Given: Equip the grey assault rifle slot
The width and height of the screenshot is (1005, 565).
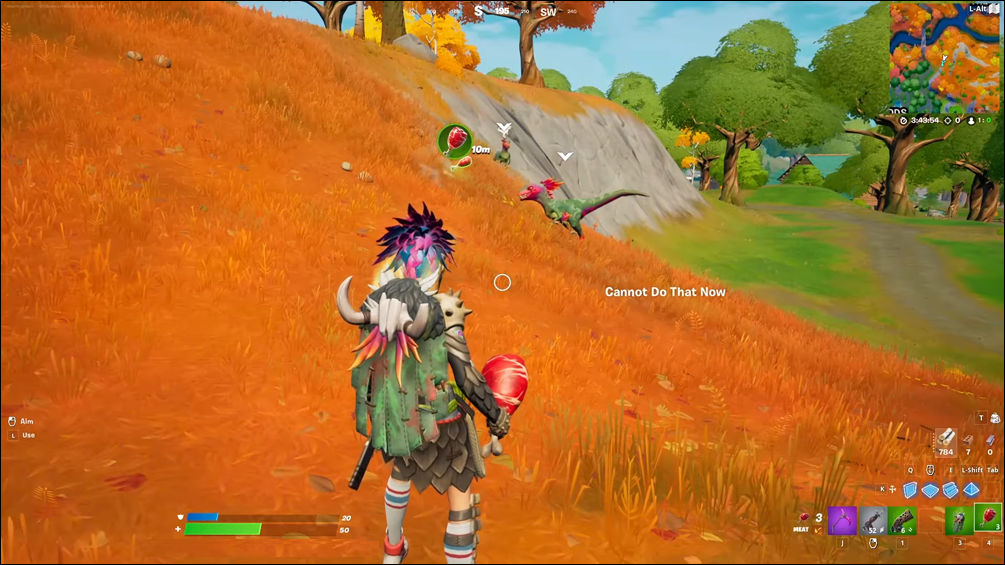Looking at the screenshot, I should (873, 520).
